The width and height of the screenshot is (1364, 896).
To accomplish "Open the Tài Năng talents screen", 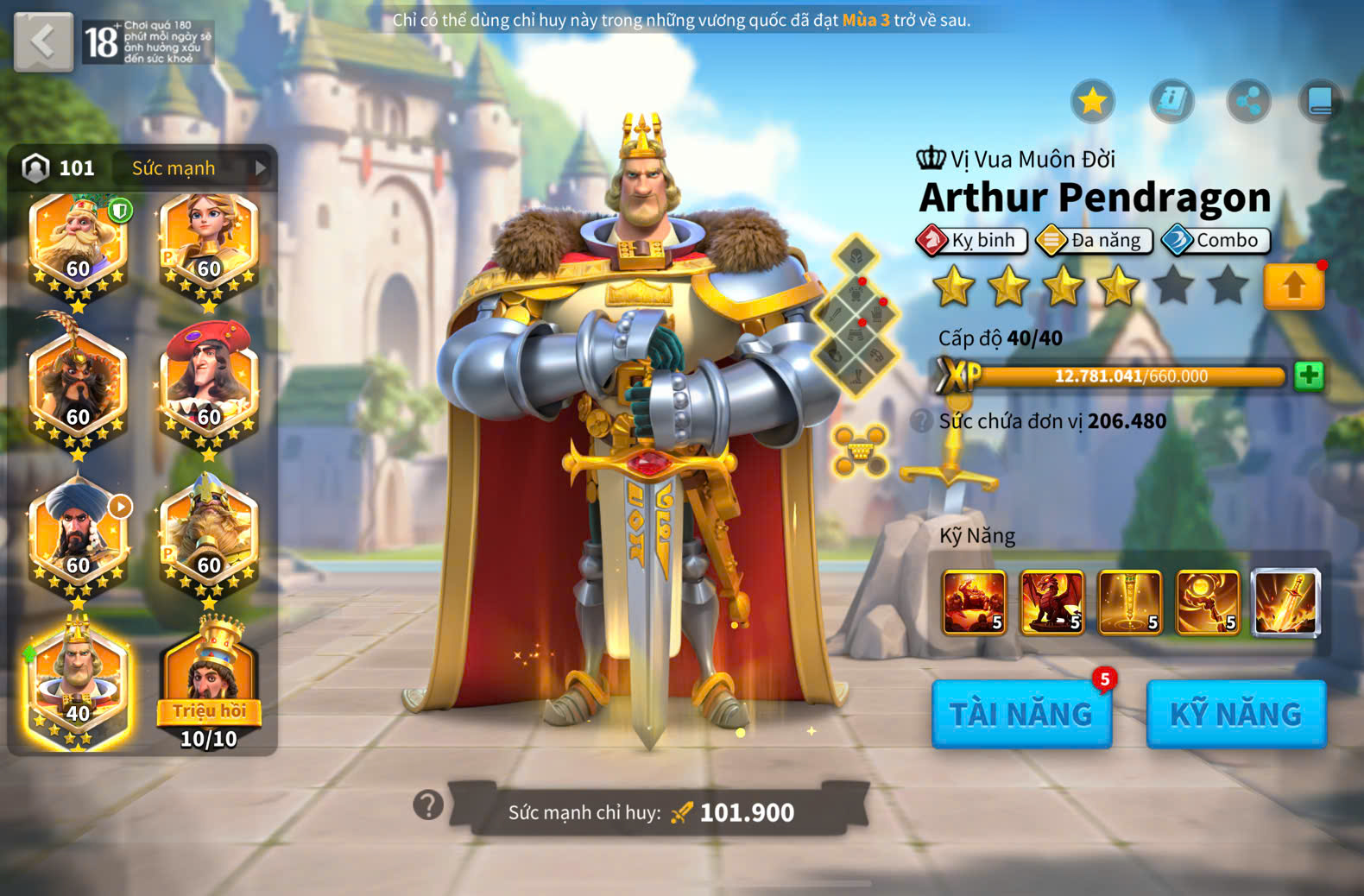I will pos(1021,714).
